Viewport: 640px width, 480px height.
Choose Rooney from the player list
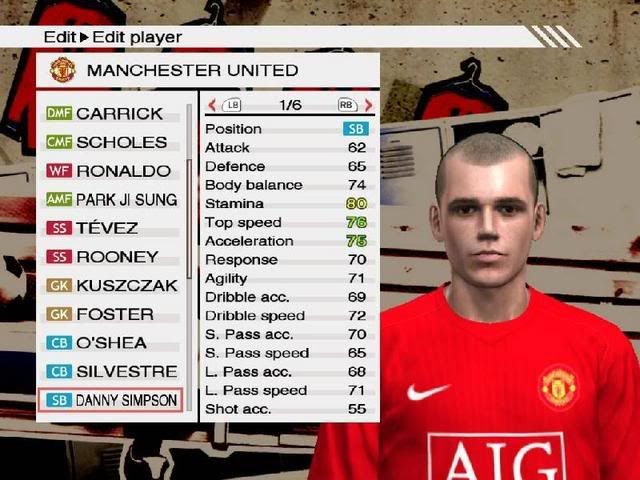112,257
